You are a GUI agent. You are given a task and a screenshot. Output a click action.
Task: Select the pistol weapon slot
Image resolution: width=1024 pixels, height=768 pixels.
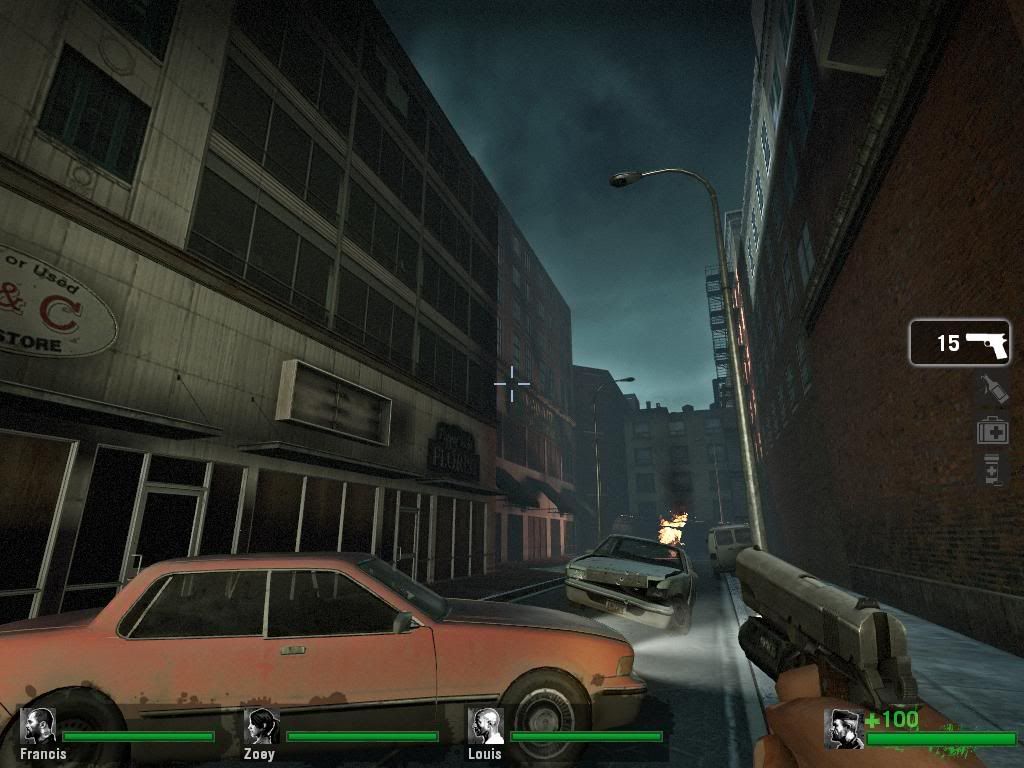[959, 343]
